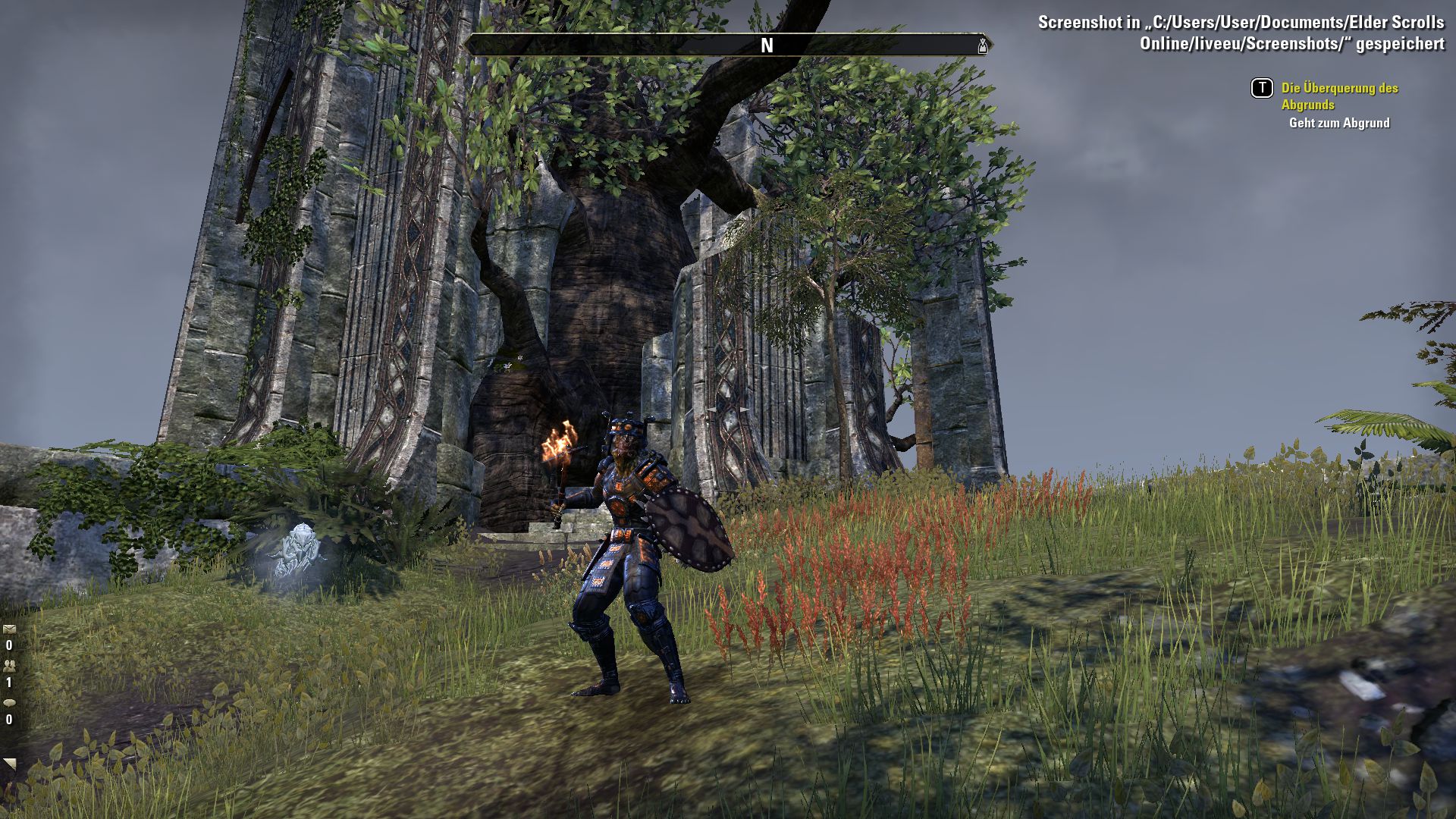Viewport: 1456px width, 819px height.
Task: Open the mail envelope icon
Action: (x=9, y=631)
